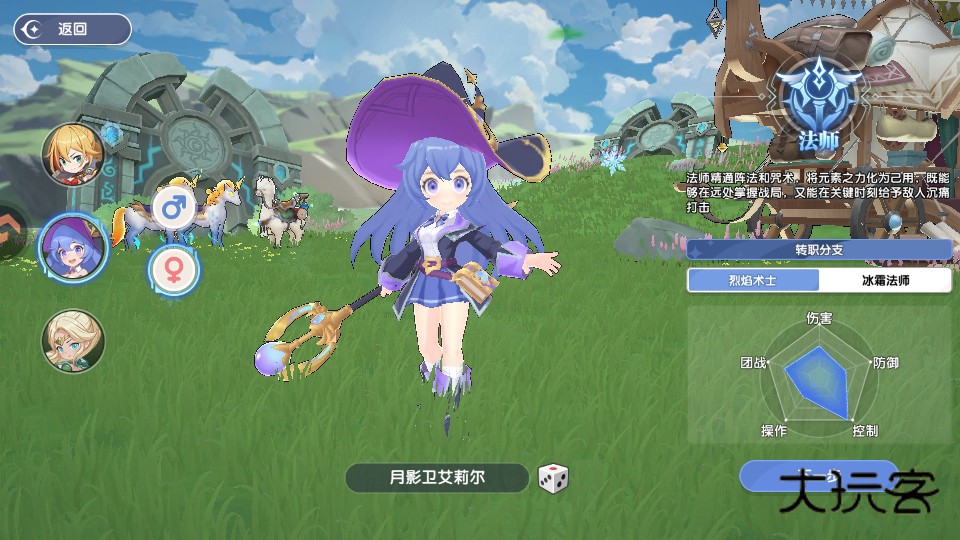Image resolution: width=960 pixels, height=540 pixels.
Task: Roll the dice for a random name
Action: coord(553,478)
